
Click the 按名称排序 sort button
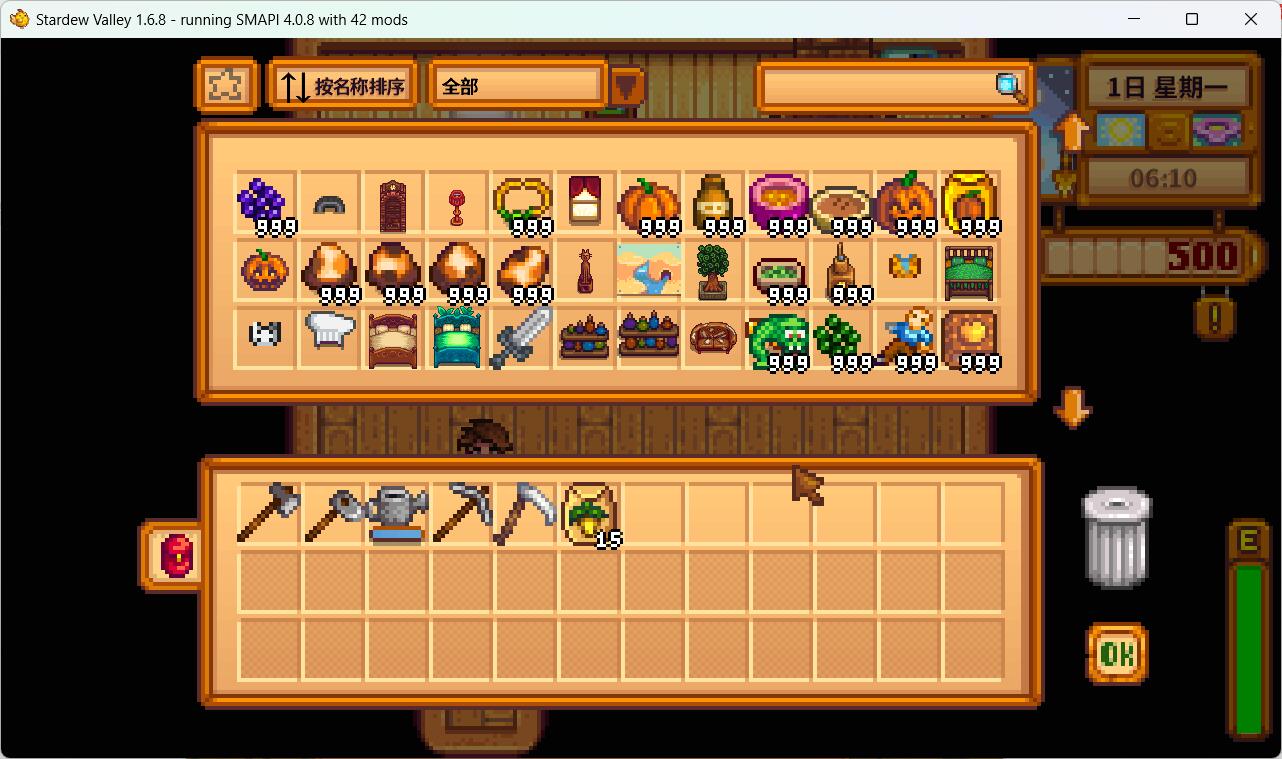(x=342, y=85)
